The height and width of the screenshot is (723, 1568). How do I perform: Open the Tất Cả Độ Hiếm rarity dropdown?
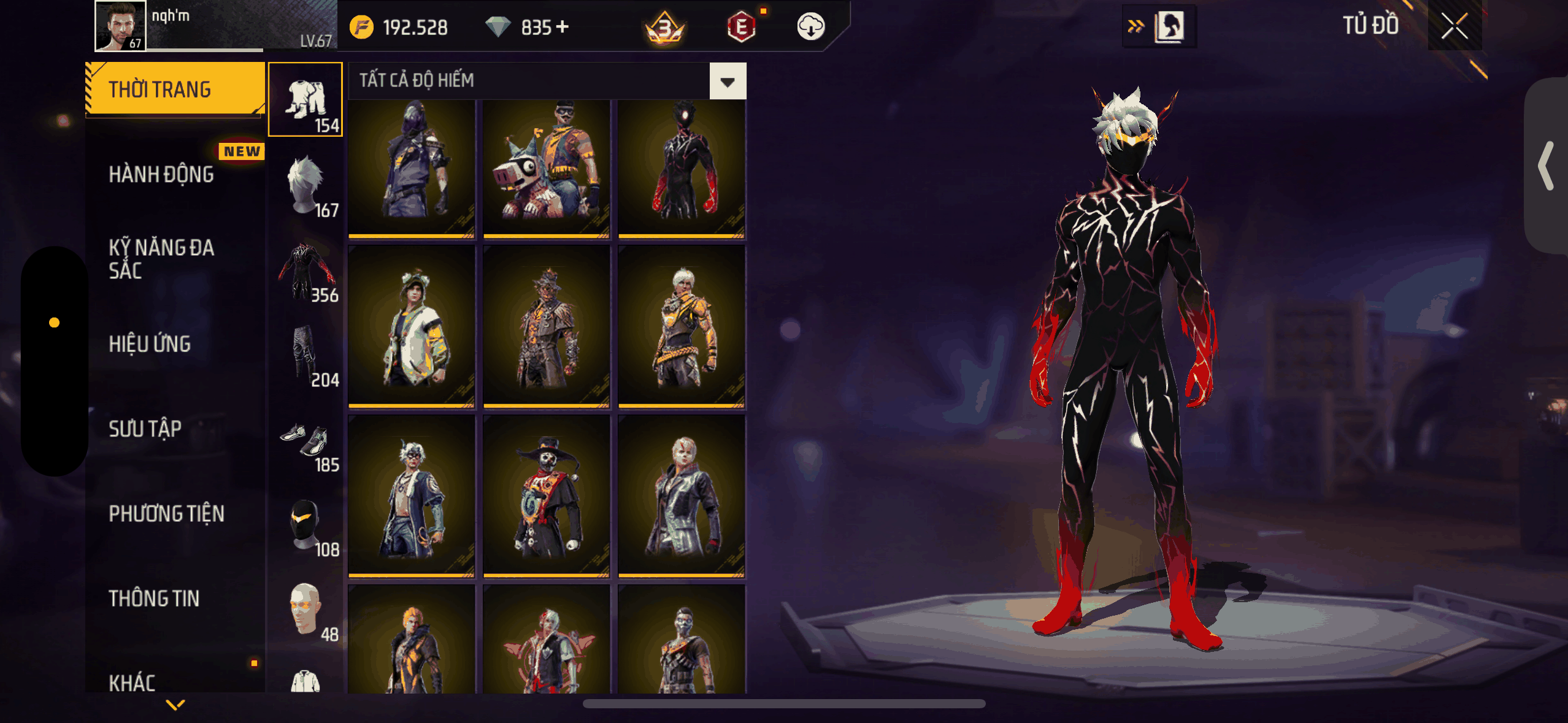coord(728,81)
